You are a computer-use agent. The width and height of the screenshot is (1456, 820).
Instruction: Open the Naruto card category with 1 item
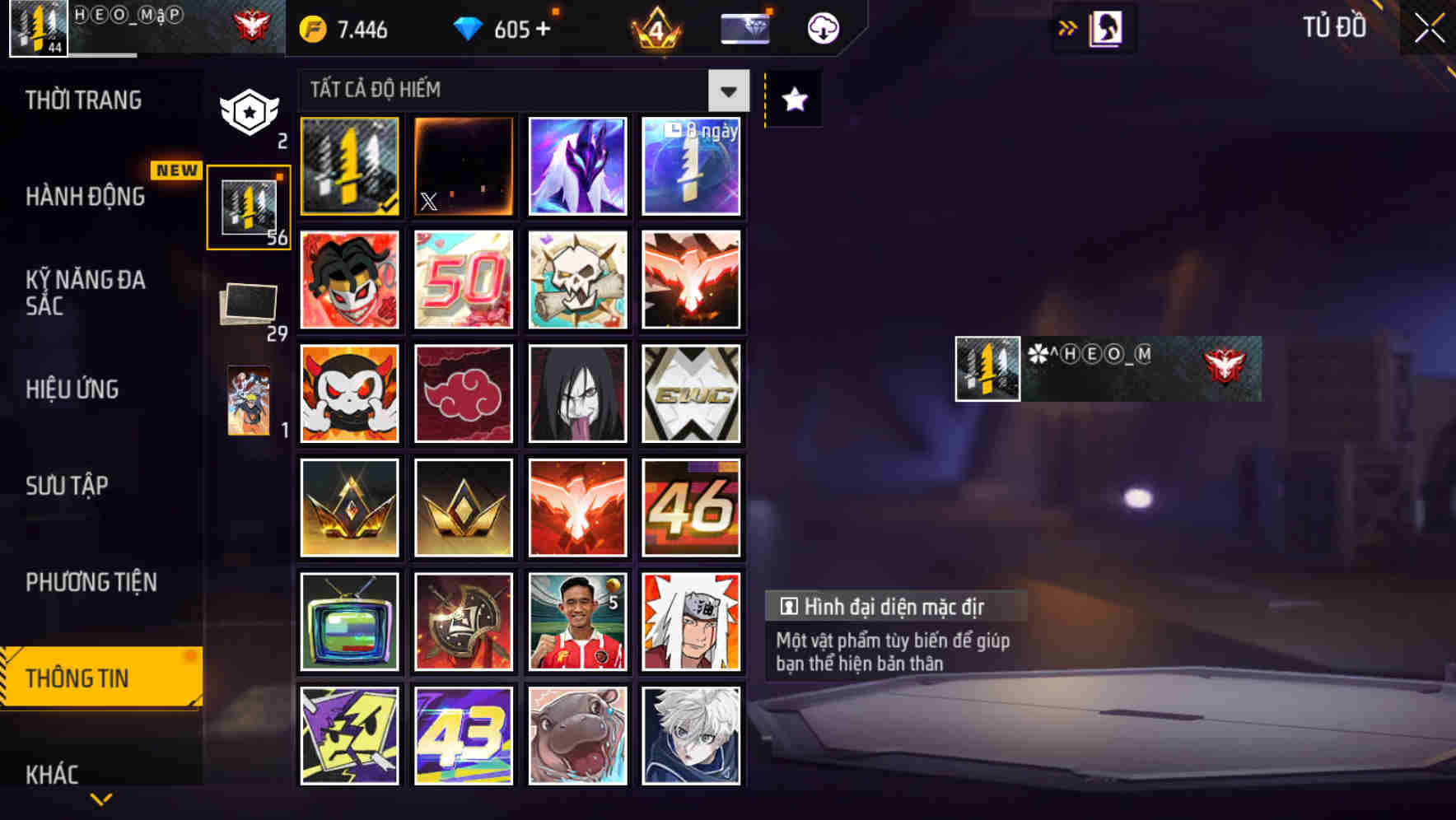click(x=248, y=401)
